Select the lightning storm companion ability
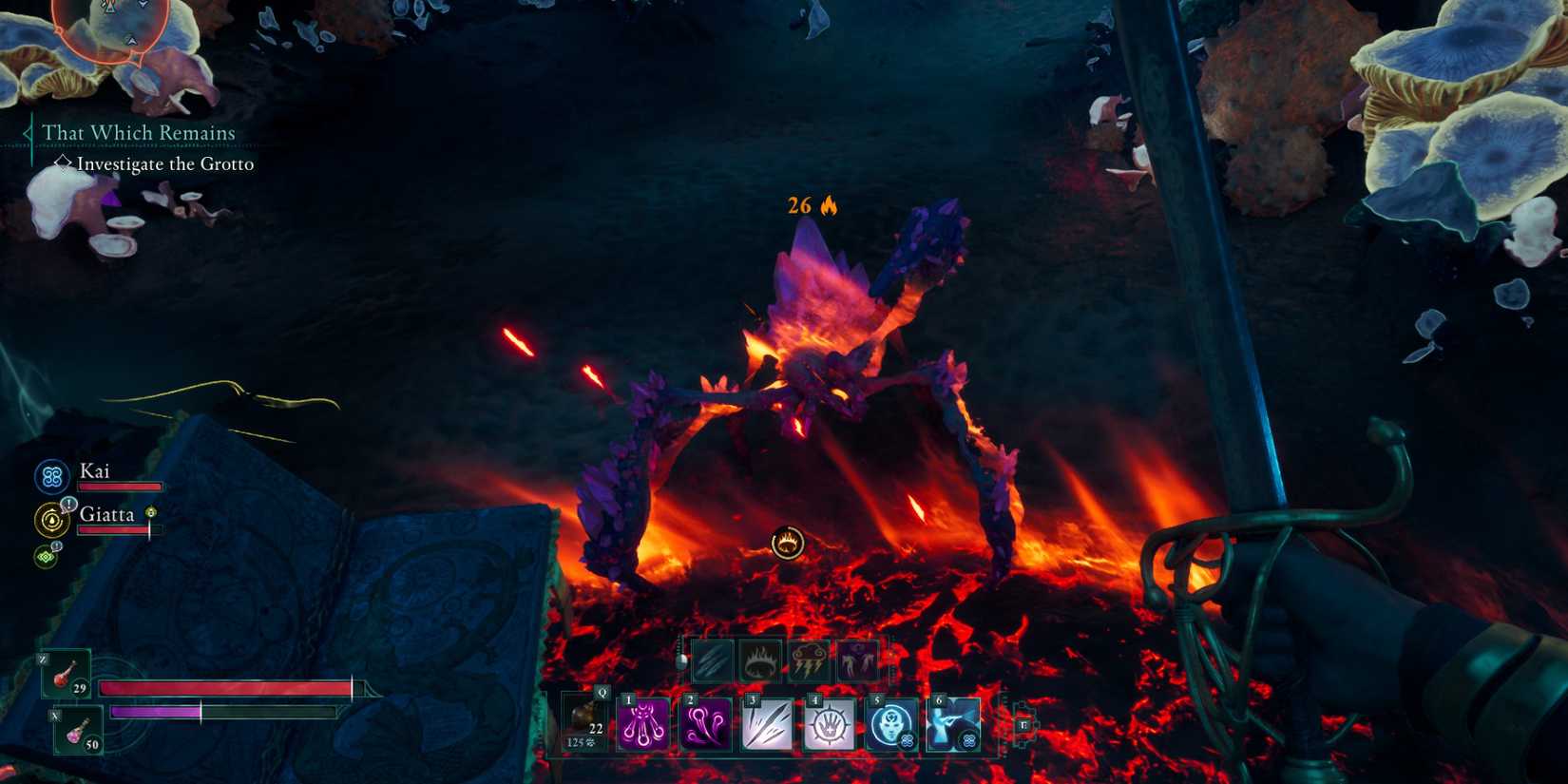Screen dimensions: 1568x784 pos(807,661)
